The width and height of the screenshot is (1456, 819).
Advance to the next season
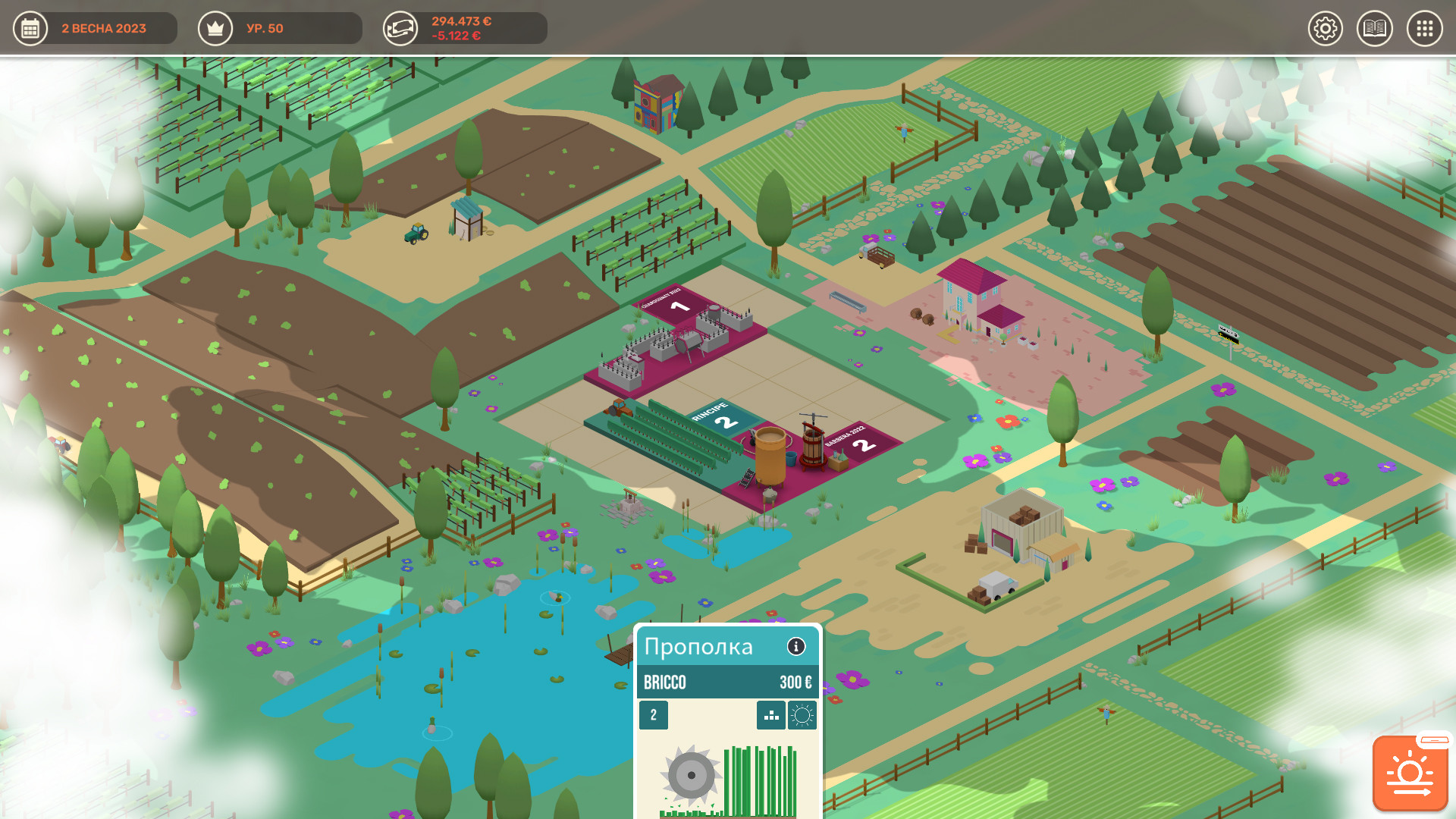[x=1410, y=773]
